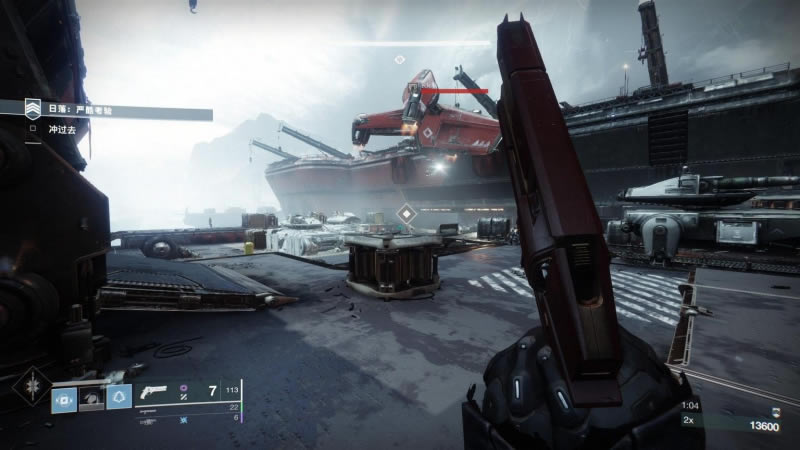Click the diamond objective waypoint marker
Viewport: 800px width, 450px height.
point(405,213)
